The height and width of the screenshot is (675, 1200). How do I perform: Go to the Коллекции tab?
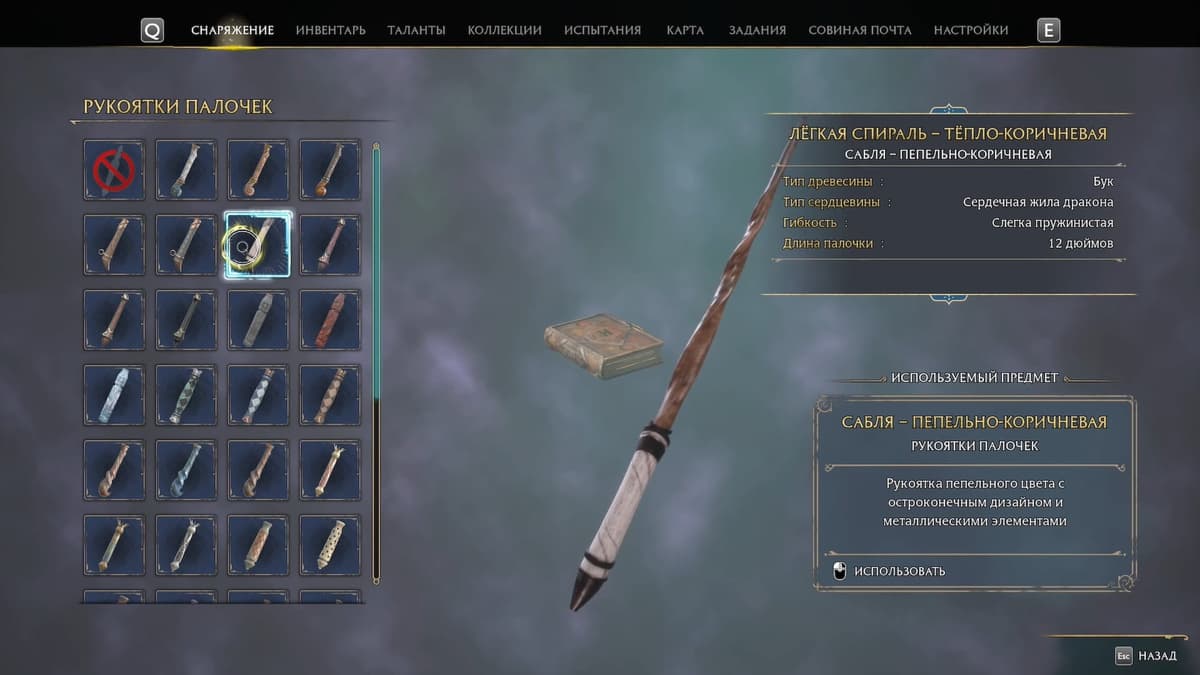point(504,30)
